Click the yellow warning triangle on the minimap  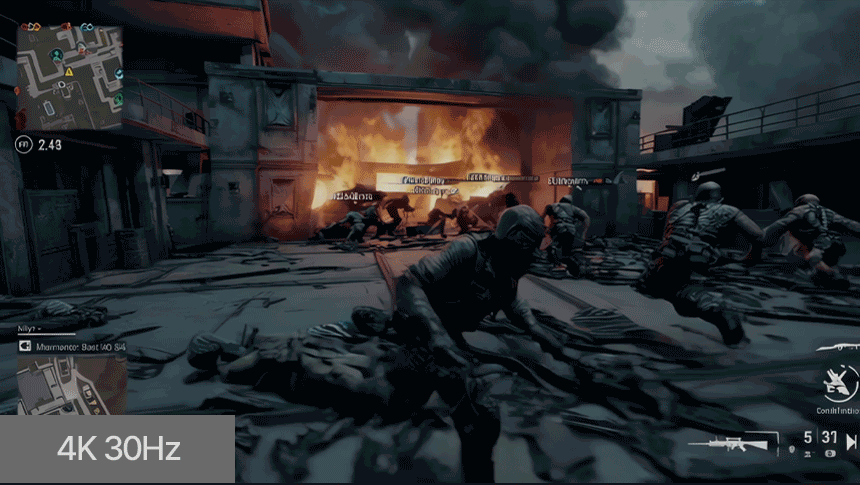pyautogui.click(x=68, y=72)
